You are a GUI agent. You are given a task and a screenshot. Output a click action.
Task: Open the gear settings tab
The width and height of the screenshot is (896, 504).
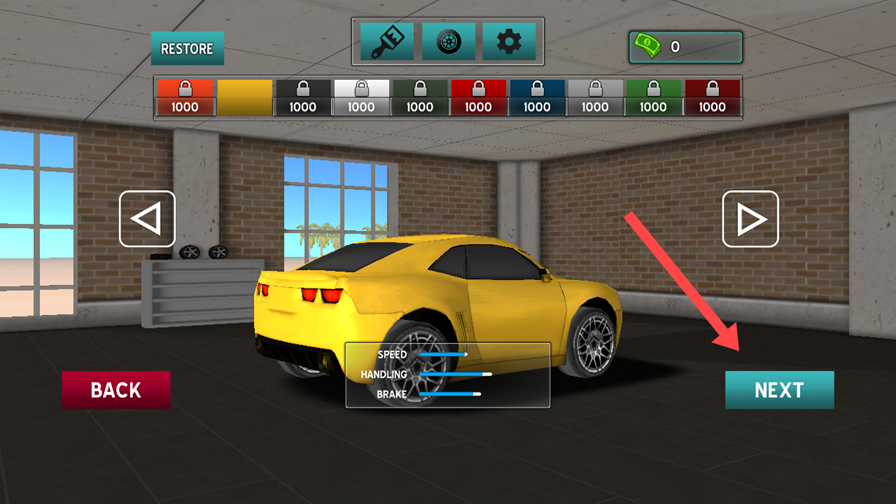tap(509, 42)
